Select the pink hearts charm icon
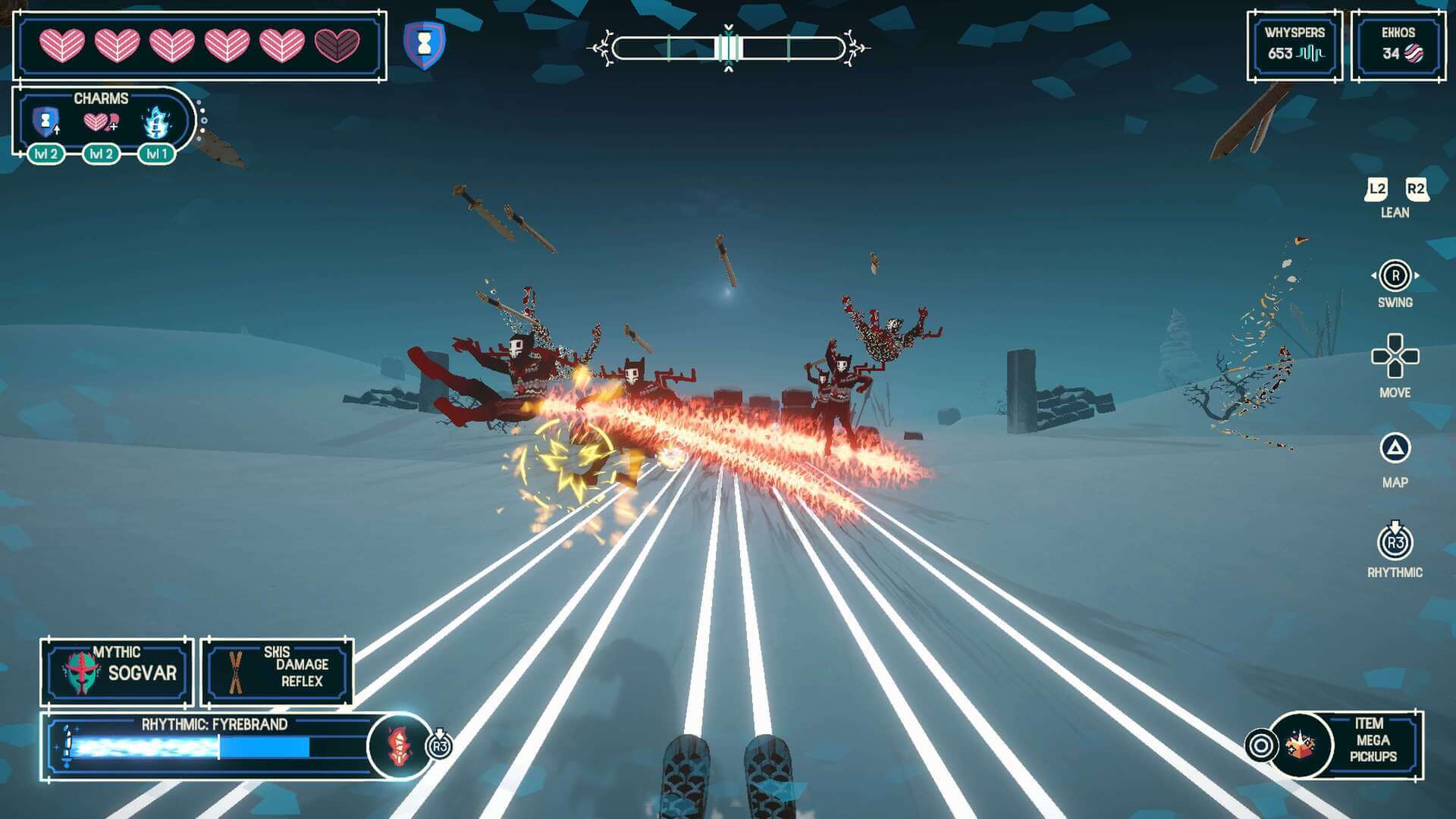Viewport: 1456px width, 819px height. (100, 121)
